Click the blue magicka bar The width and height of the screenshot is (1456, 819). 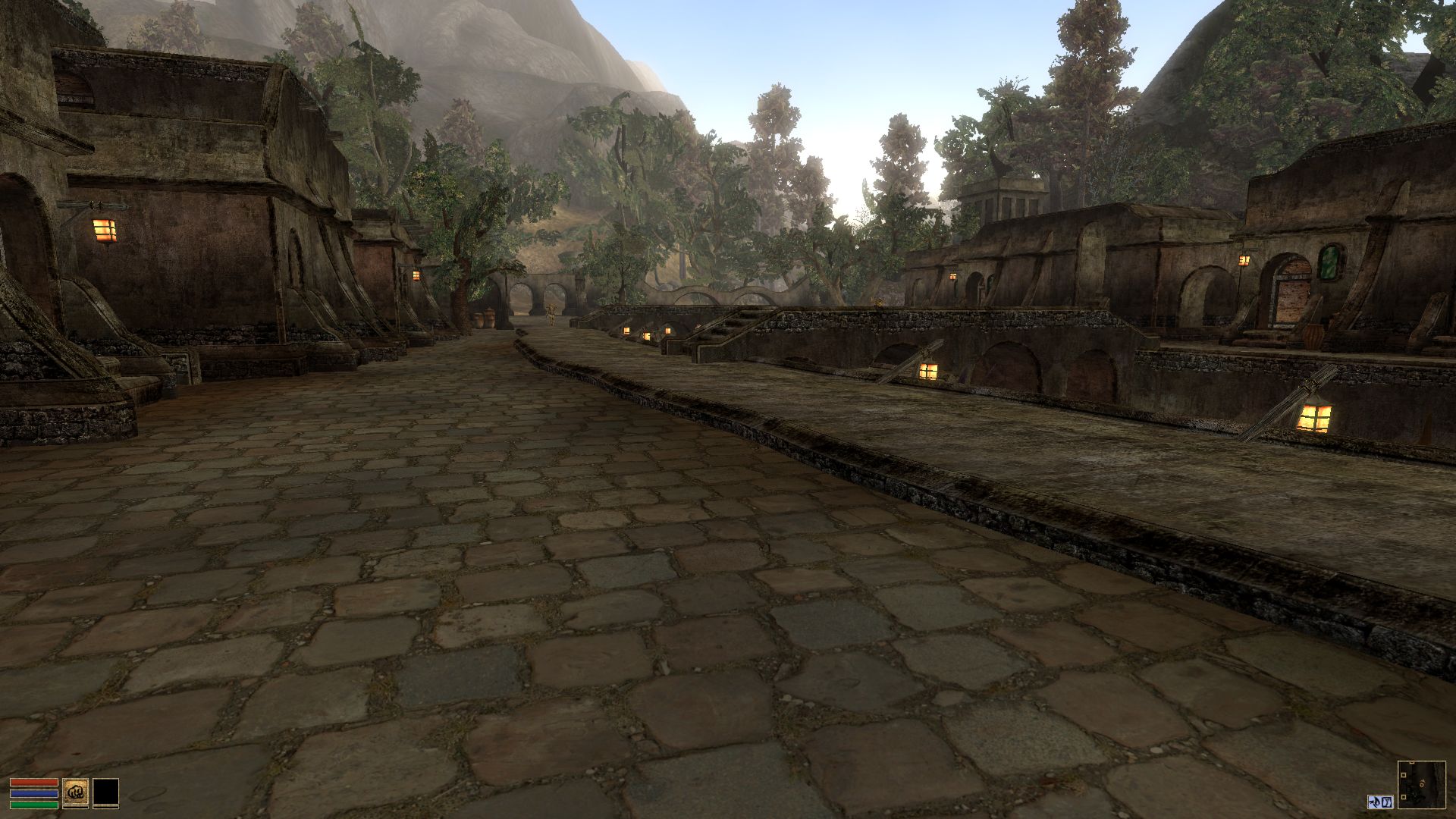point(34,794)
